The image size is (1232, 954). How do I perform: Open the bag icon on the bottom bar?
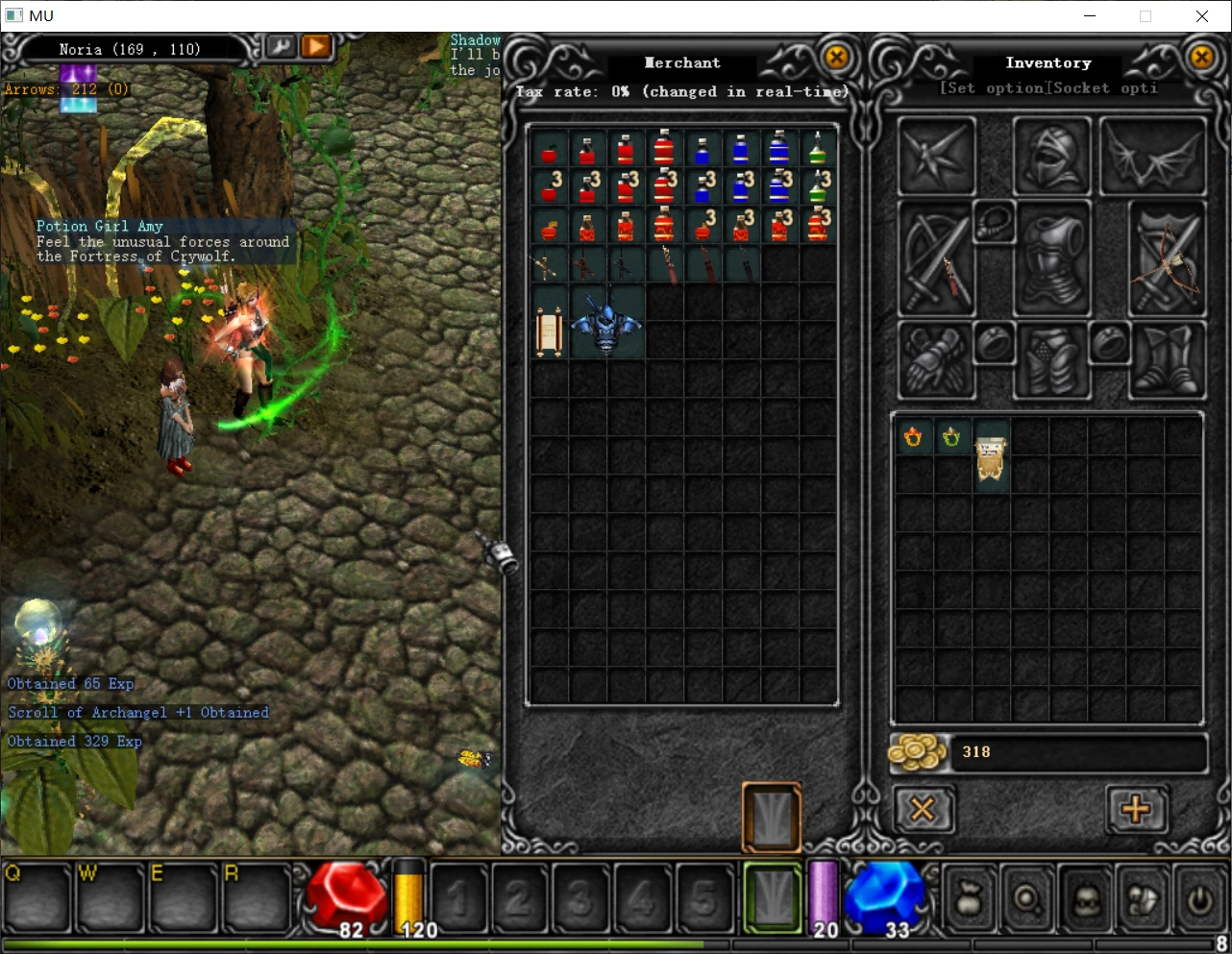coord(969,900)
